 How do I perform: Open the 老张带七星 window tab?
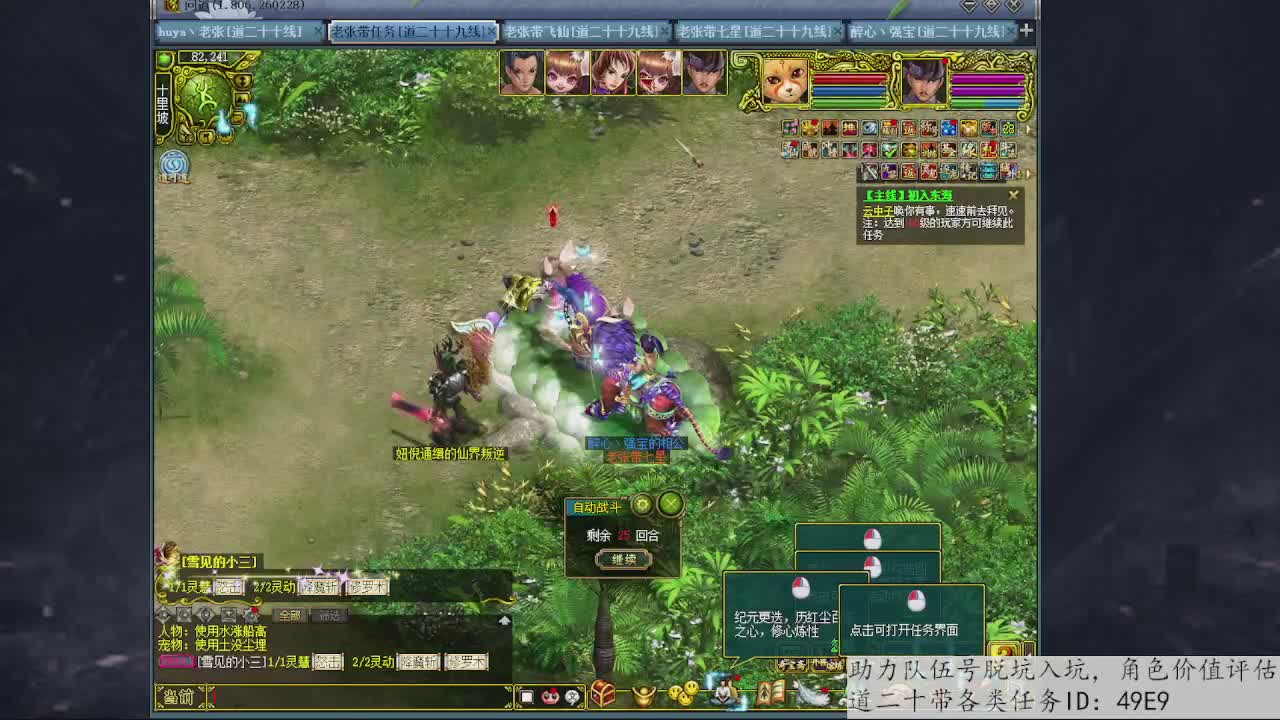coord(756,32)
